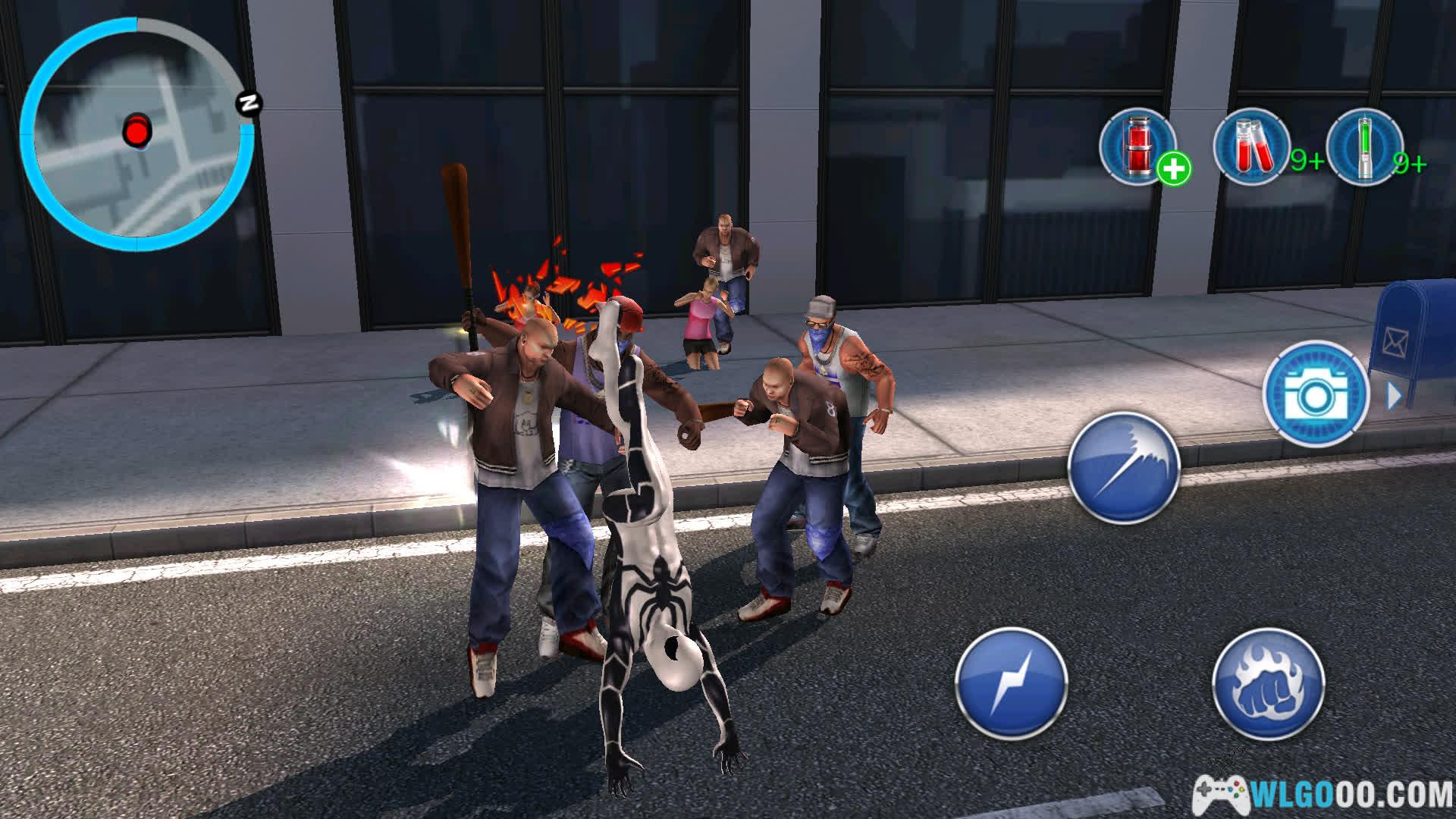This screenshot has width=1456, height=819.
Task: Hit the flaming fist attack button
Action: click(x=1268, y=683)
